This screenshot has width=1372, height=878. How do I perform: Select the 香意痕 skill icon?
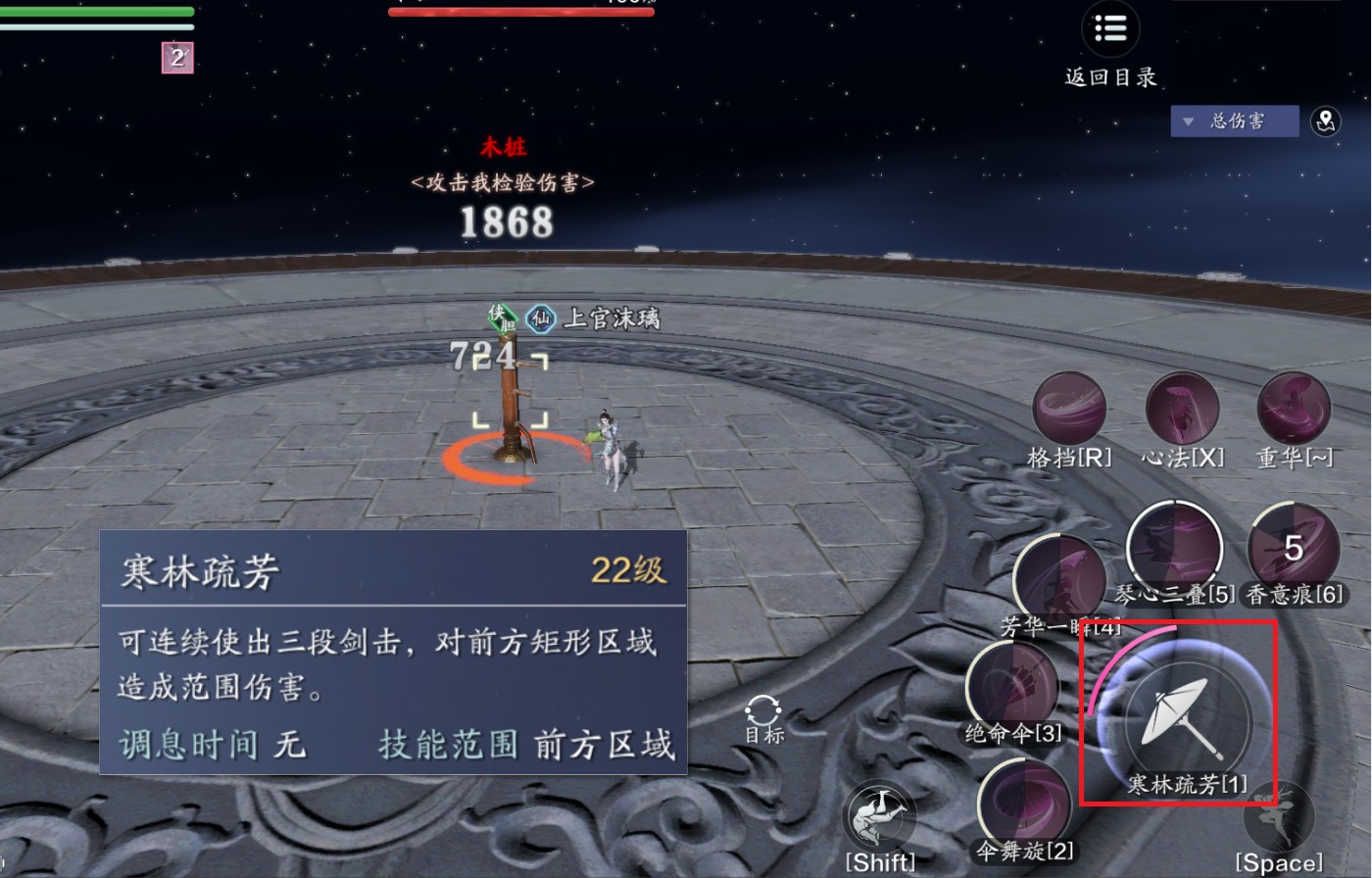point(1294,549)
